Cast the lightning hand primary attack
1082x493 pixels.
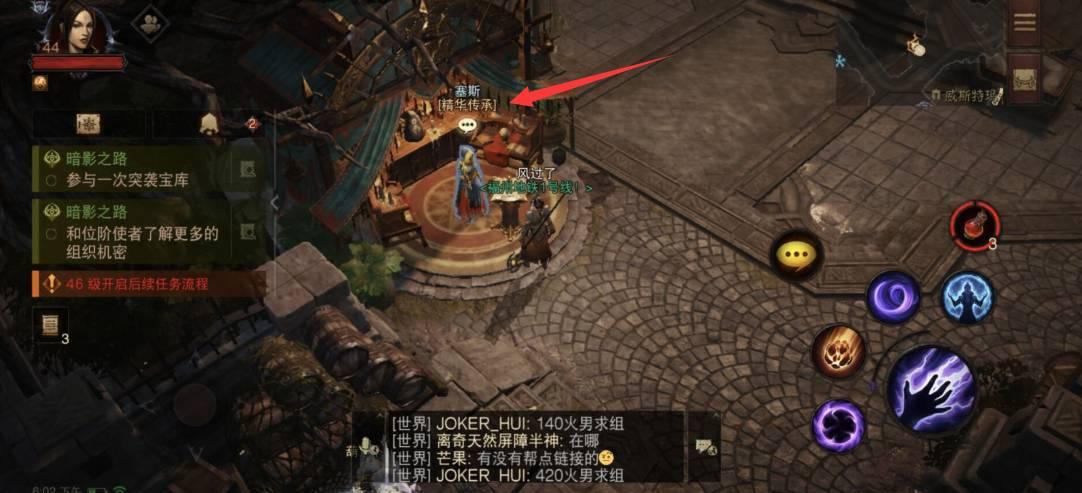click(931, 390)
